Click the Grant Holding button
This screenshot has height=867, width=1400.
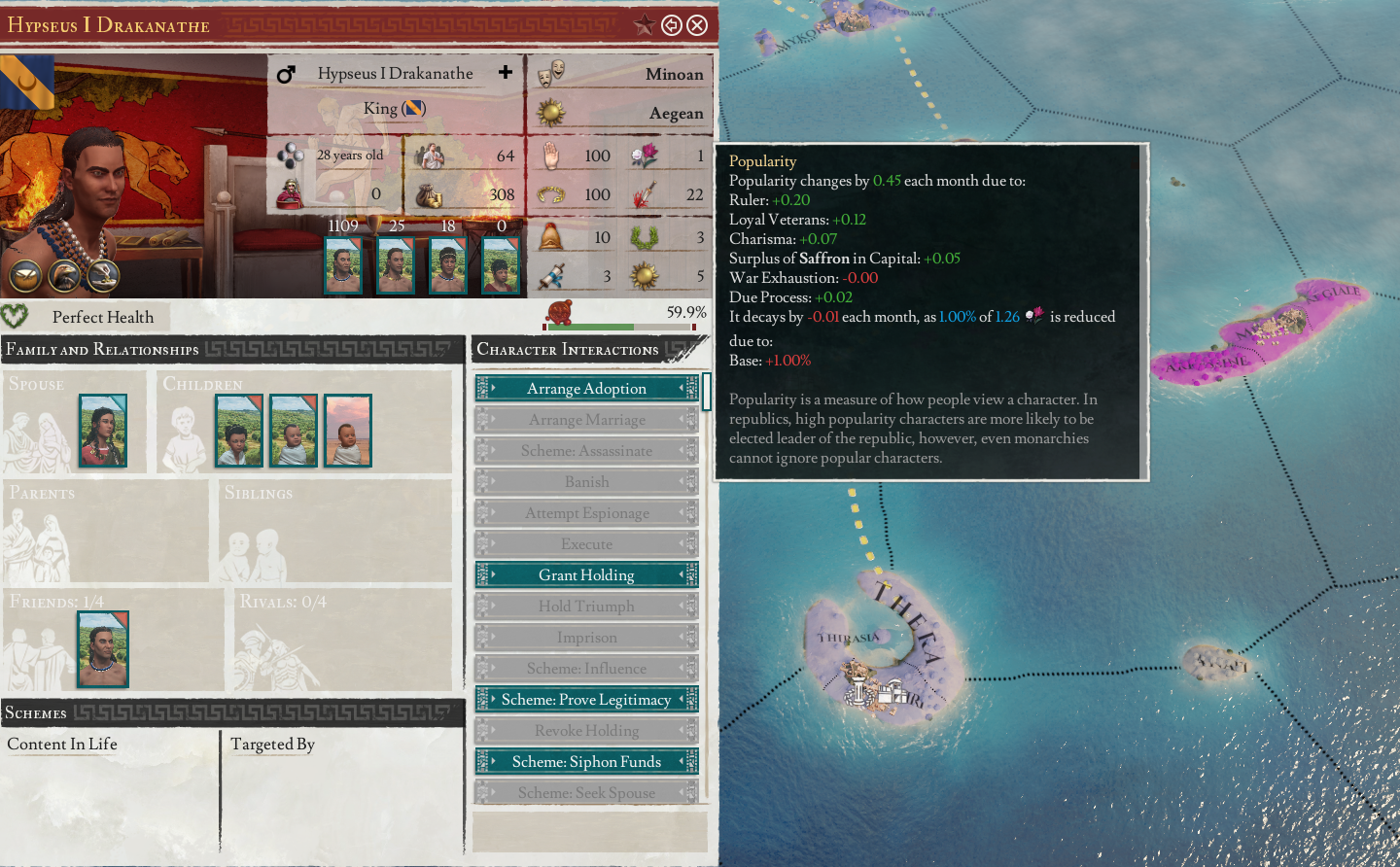[586, 574]
